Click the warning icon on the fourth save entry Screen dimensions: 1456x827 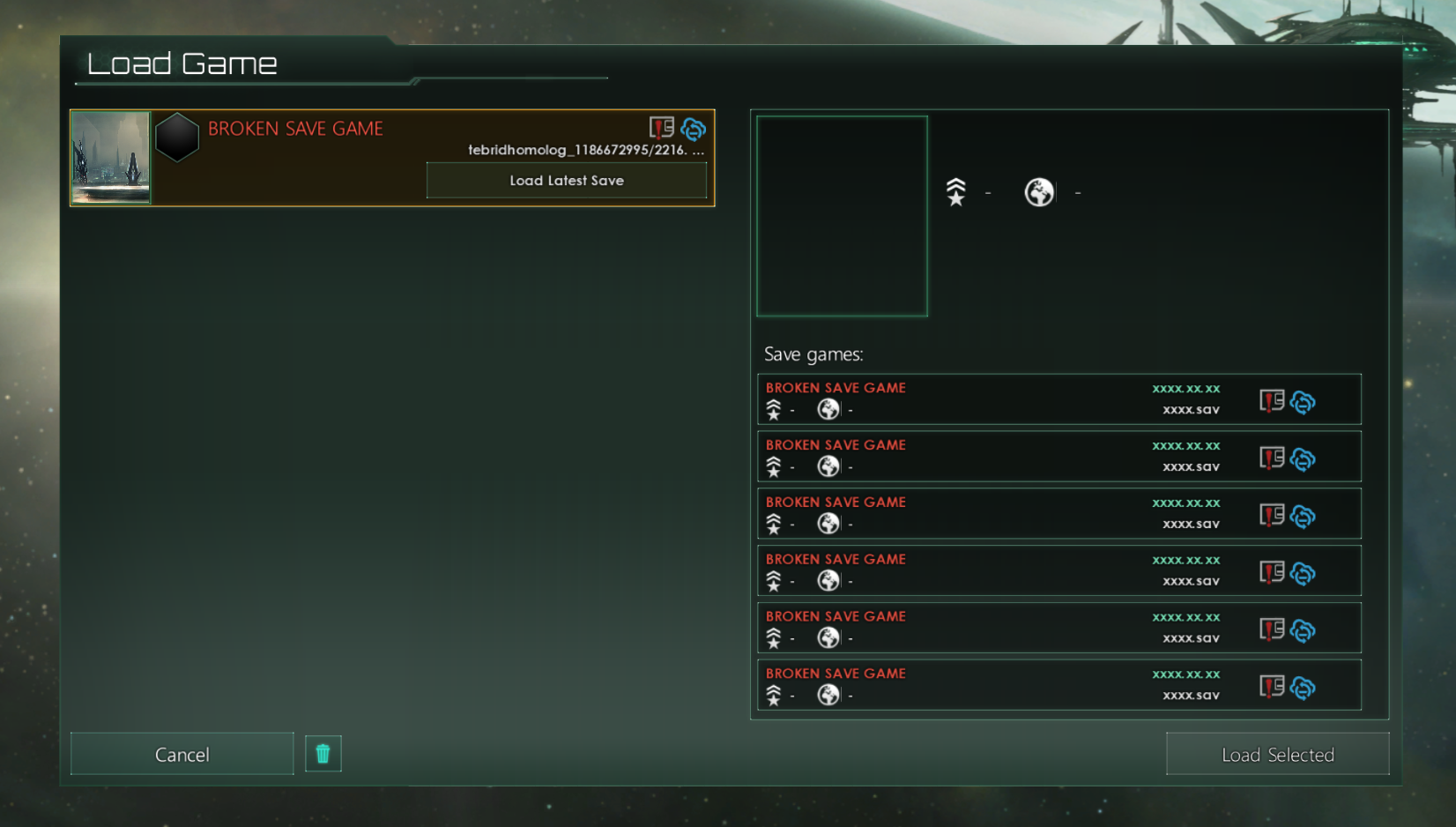[x=1269, y=573]
